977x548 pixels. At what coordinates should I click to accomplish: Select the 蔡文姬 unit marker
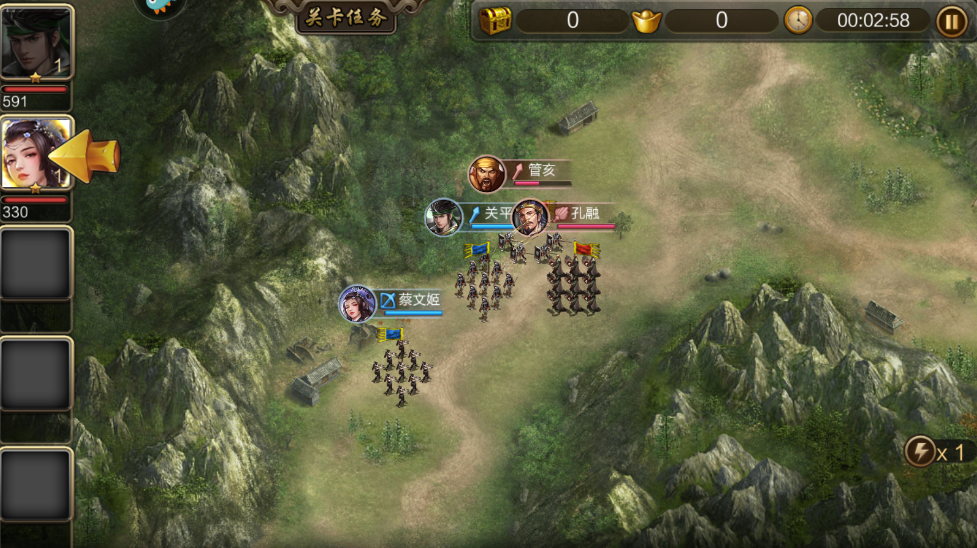coord(357,304)
